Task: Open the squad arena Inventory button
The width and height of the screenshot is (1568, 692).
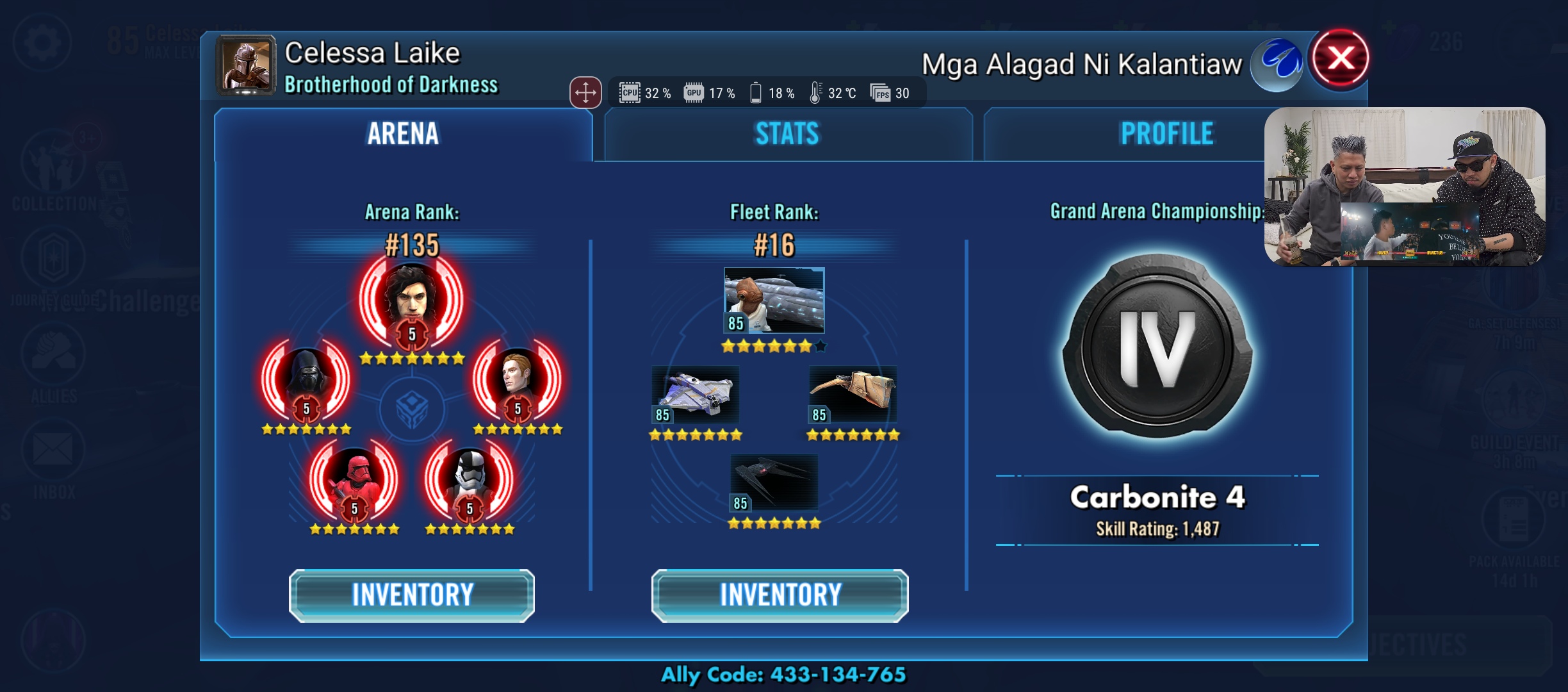Action: [411, 595]
